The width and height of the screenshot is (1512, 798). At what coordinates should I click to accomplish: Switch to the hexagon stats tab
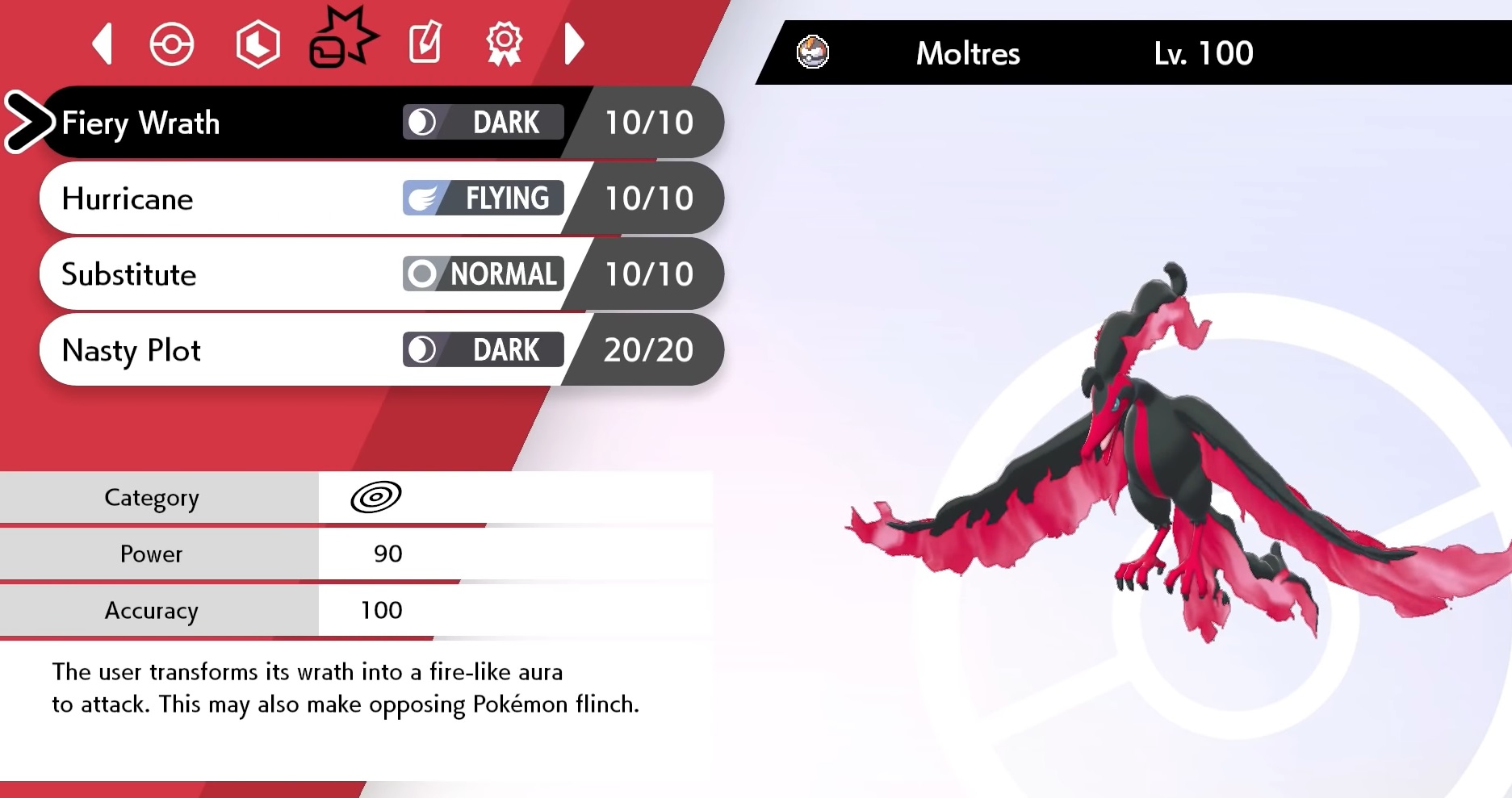(x=258, y=44)
